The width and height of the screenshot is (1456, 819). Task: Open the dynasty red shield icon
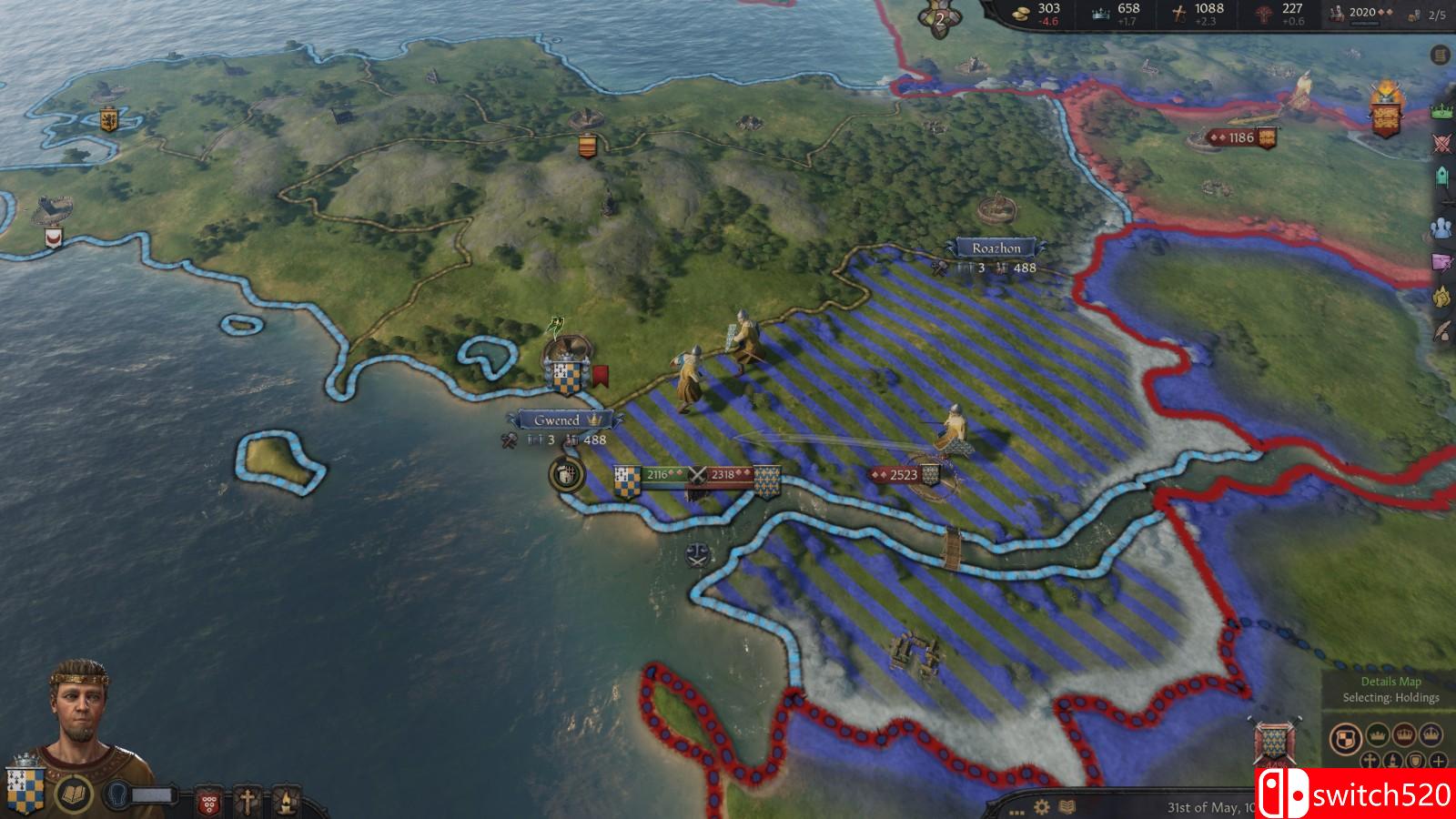pos(207,799)
